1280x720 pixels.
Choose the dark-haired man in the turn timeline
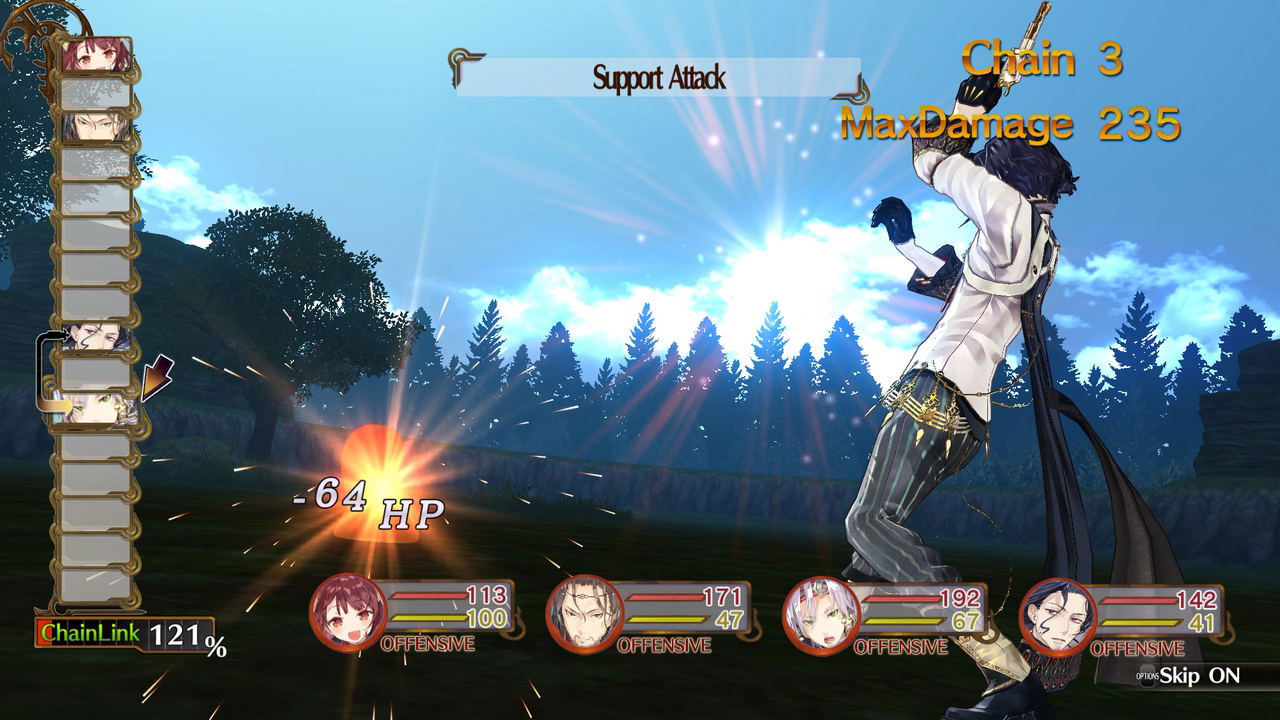96,336
